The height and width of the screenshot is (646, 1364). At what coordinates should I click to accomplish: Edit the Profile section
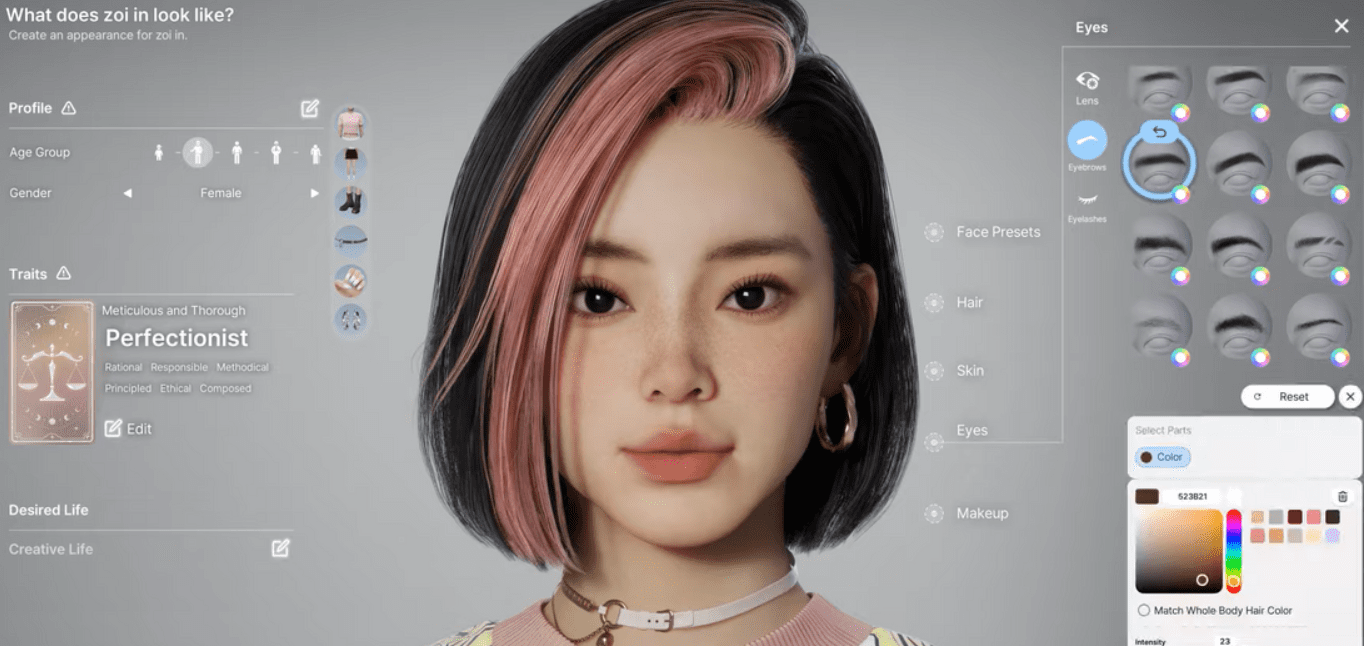(310, 108)
